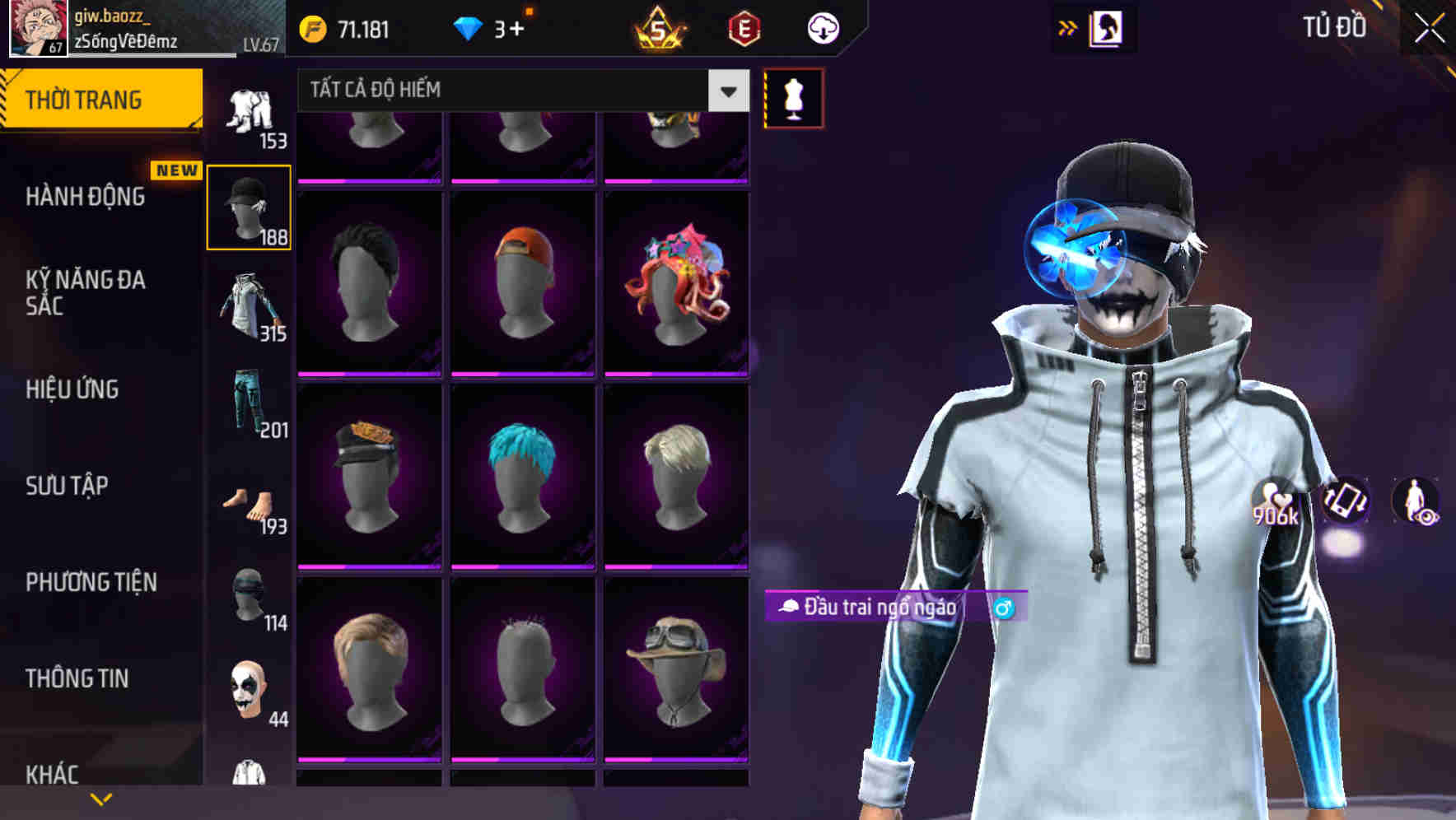Select the cap category icon showing 188 items
The width and height of the screenshot is (1456, 820).
point(247,206)
